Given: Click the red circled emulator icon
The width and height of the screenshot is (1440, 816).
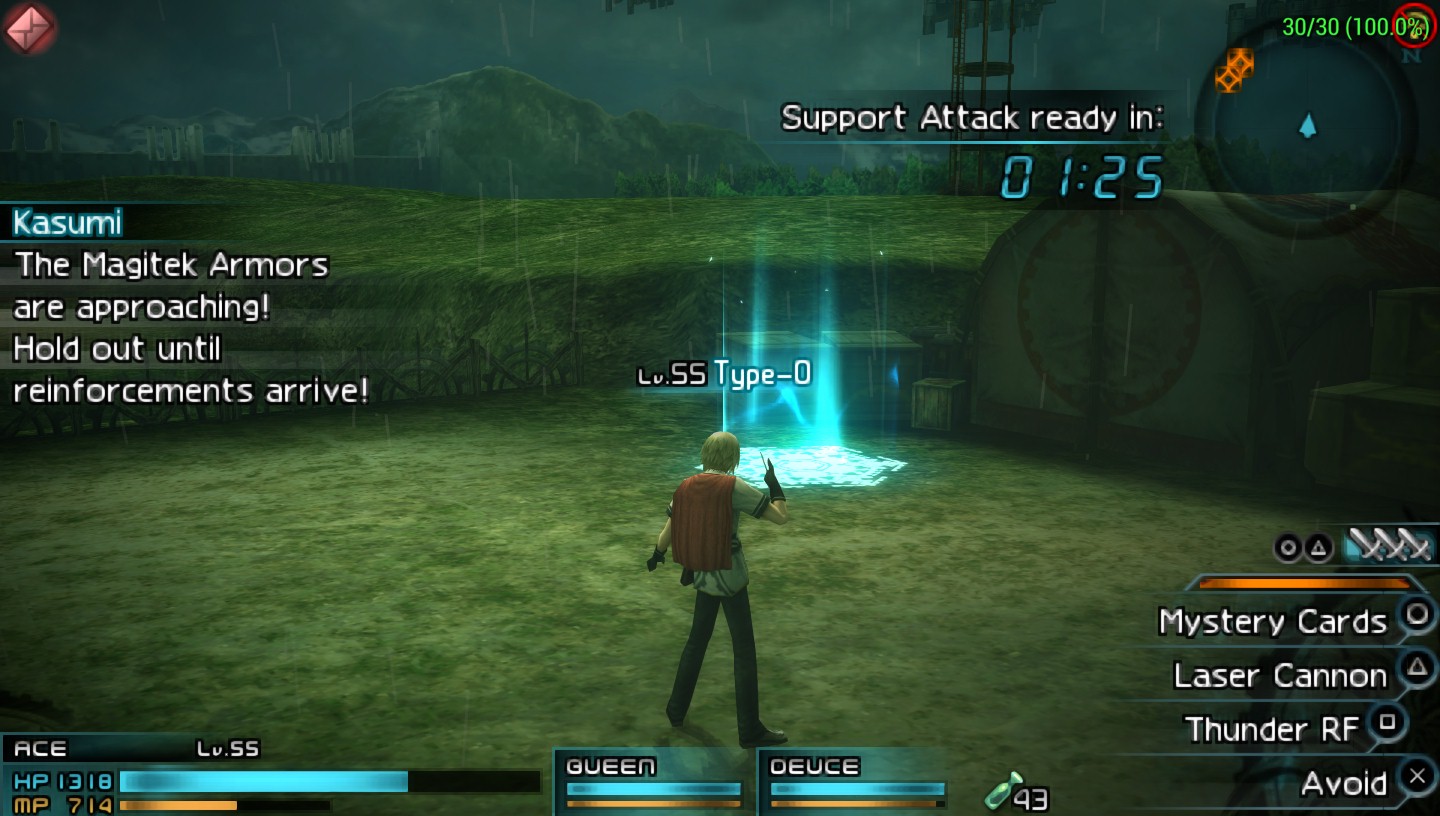Looking at the screenshot, I should click(1416, 24).
